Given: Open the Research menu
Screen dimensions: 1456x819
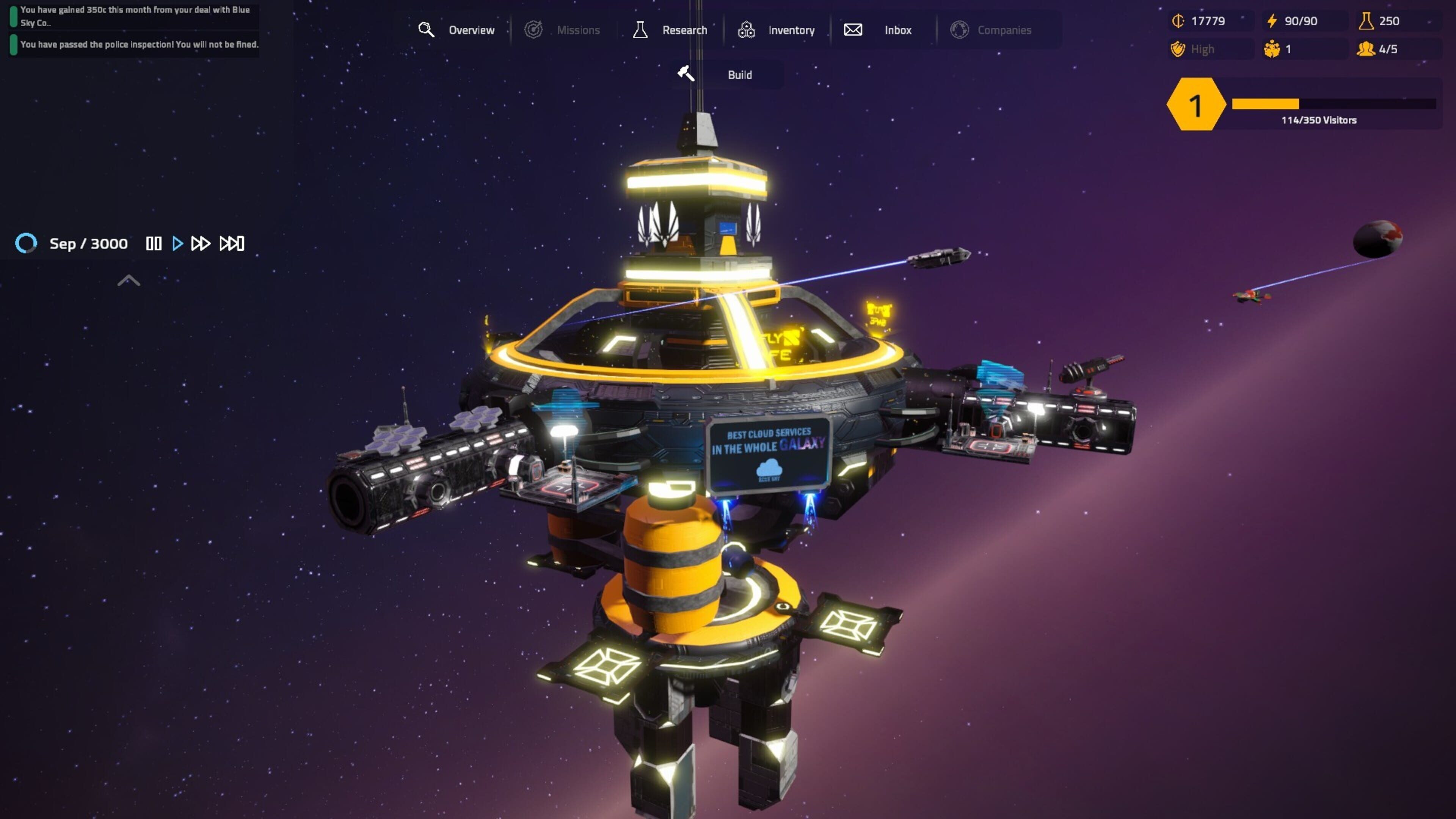Looking at the screenshot, I should click(670, 30).
